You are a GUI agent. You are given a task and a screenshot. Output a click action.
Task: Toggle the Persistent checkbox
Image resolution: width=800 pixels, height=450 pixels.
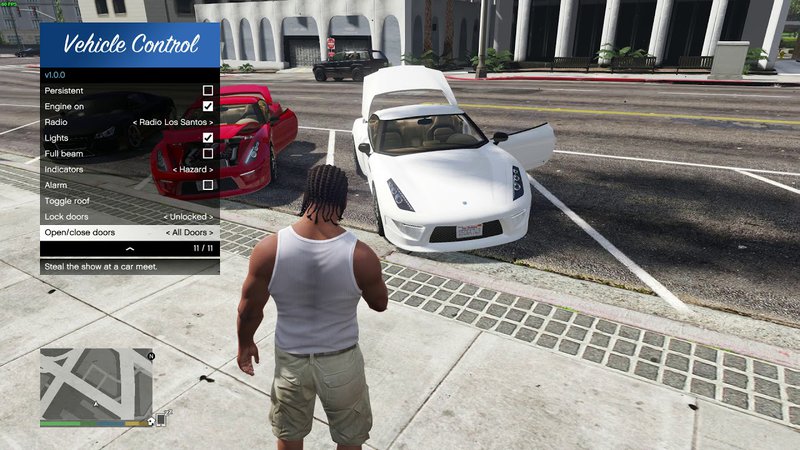pos(208,90)
